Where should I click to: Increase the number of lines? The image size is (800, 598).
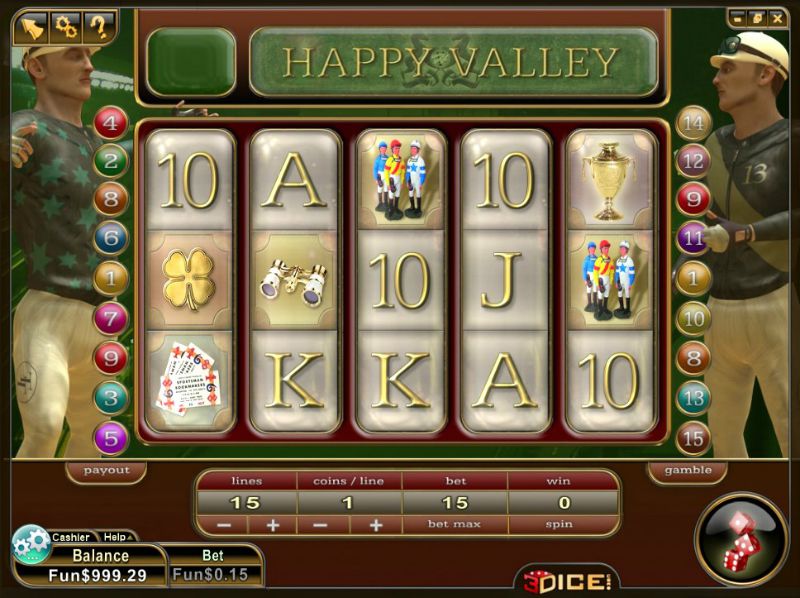point(271,525)
